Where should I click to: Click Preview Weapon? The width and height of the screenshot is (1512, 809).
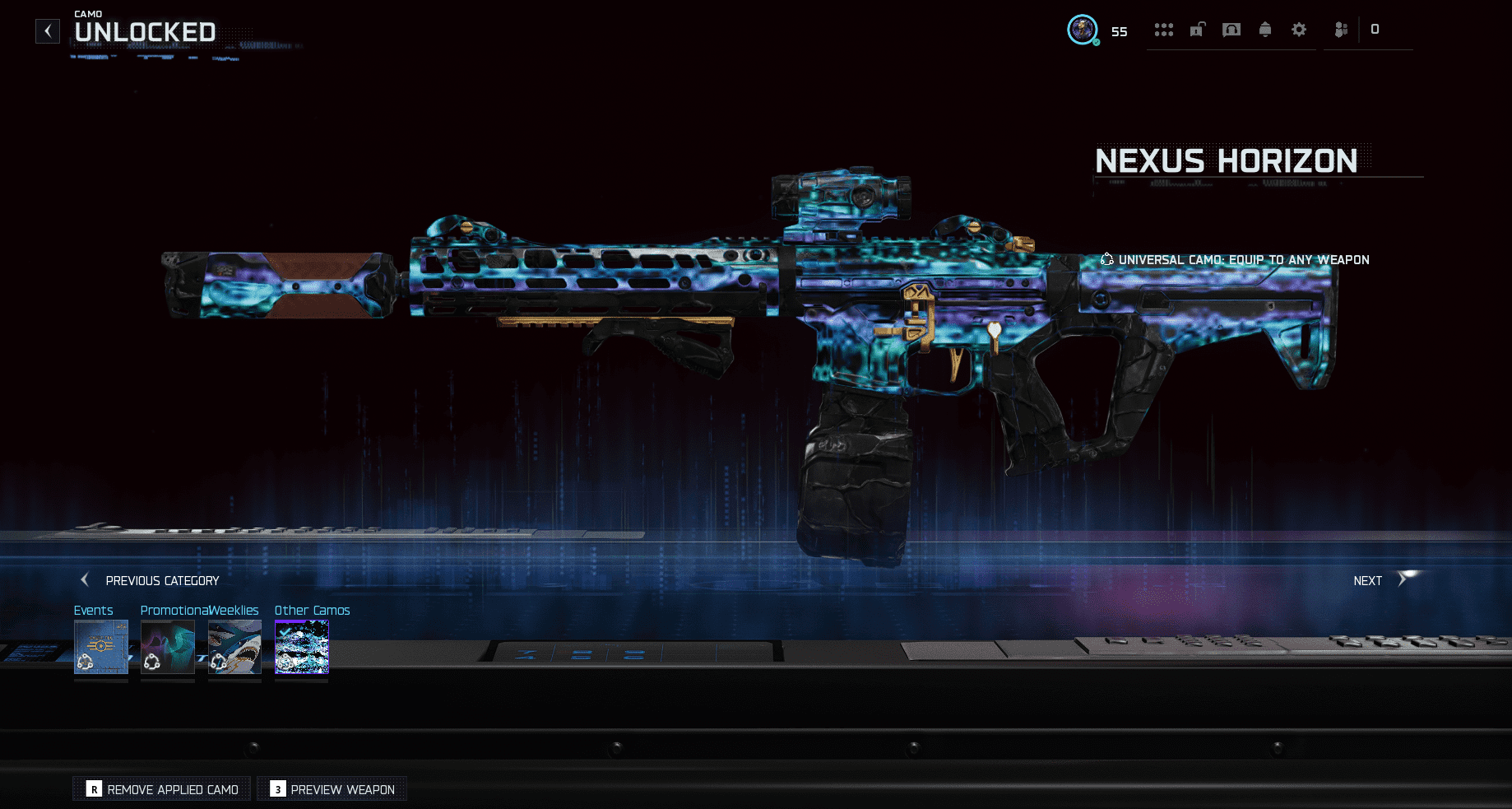pyautogui.click(x=332, y=788)
